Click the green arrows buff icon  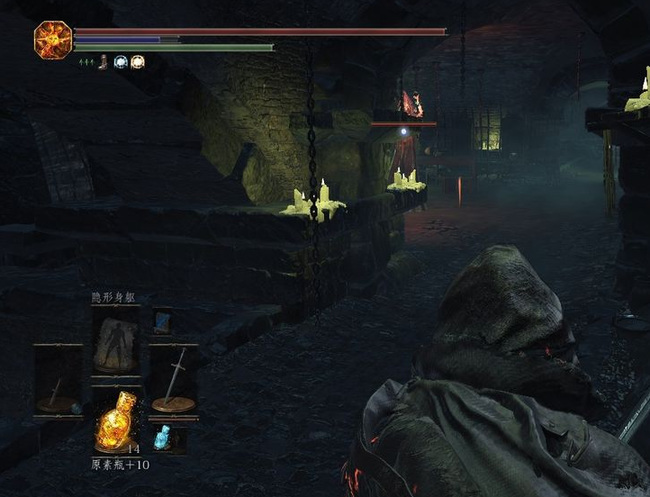pyautogui.click(x=87, y=62)
